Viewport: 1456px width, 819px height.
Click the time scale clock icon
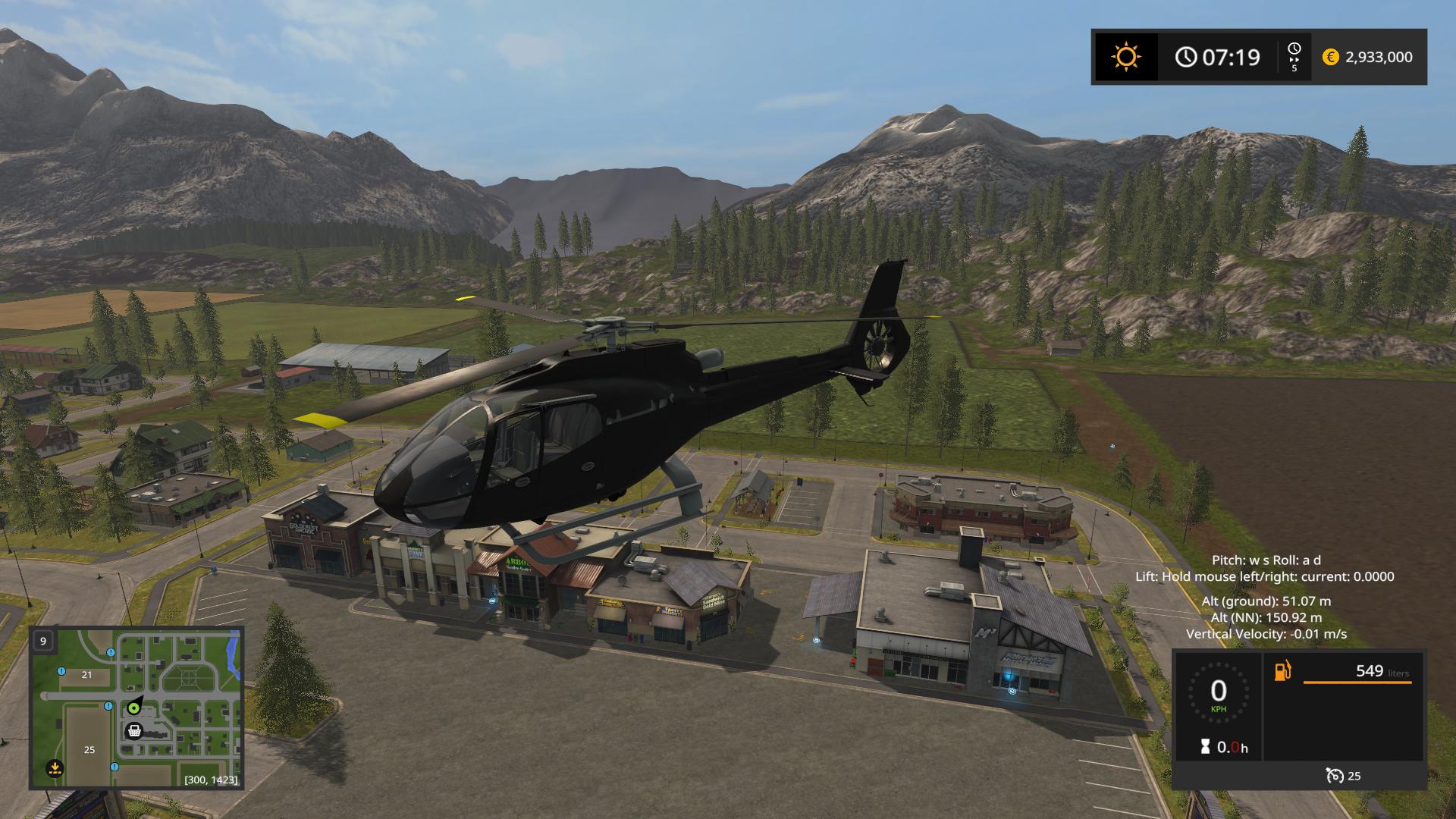pos(1294,50)
